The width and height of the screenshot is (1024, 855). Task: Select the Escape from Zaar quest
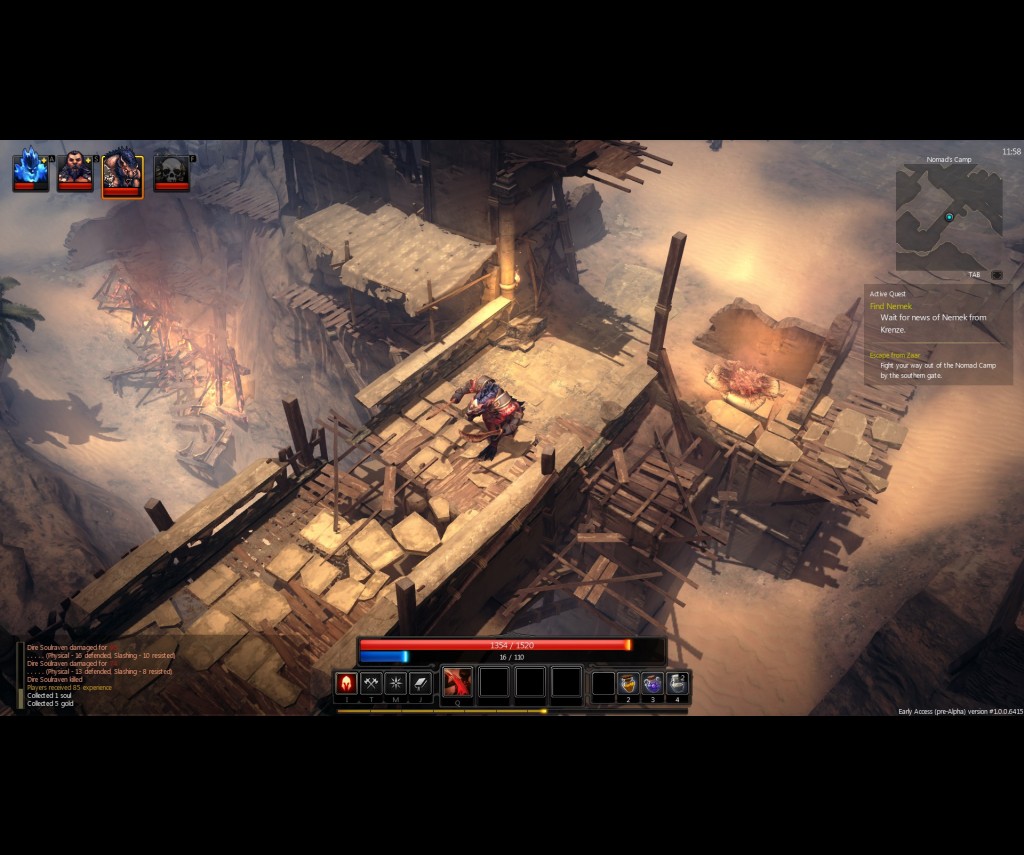click(x=894, y=355)
